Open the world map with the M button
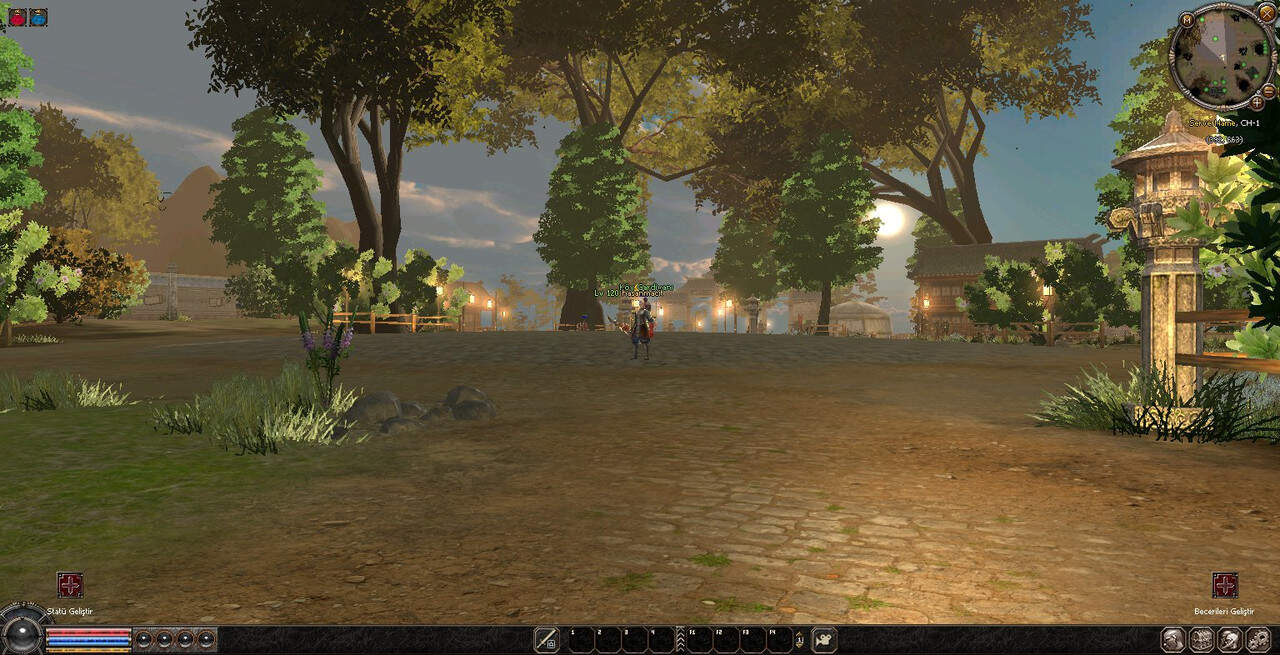 coord(1186,19)
